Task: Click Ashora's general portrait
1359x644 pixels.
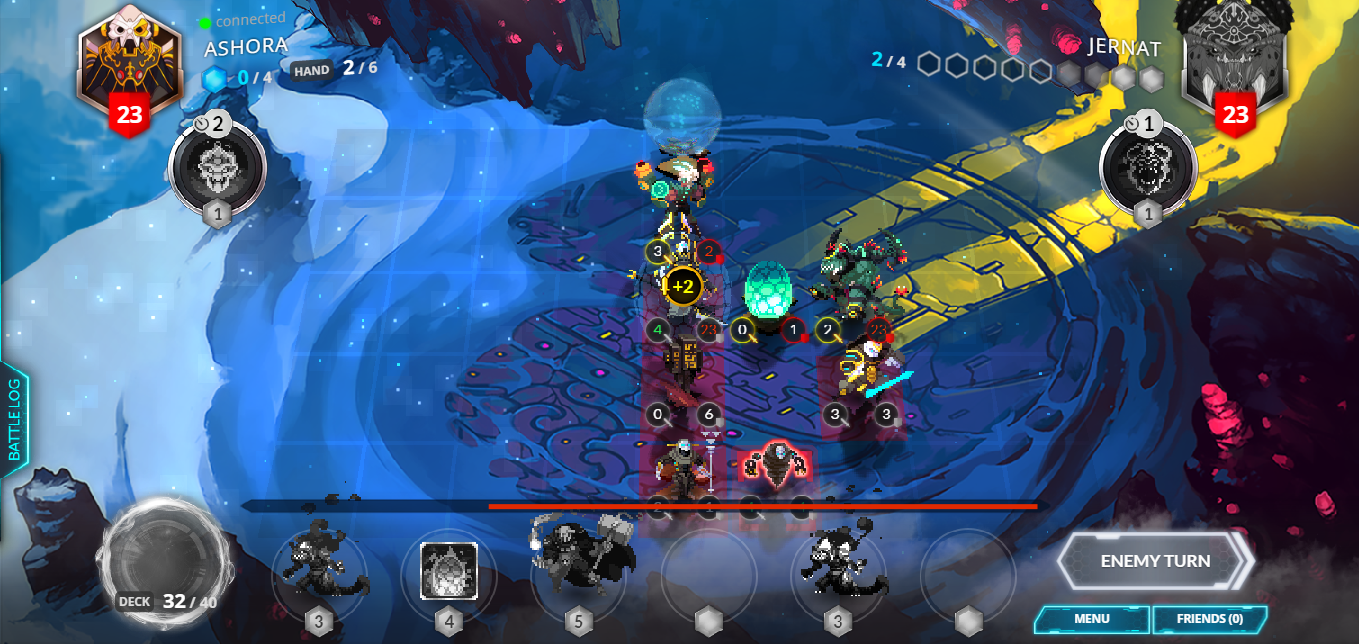Action: coord(129,65)
